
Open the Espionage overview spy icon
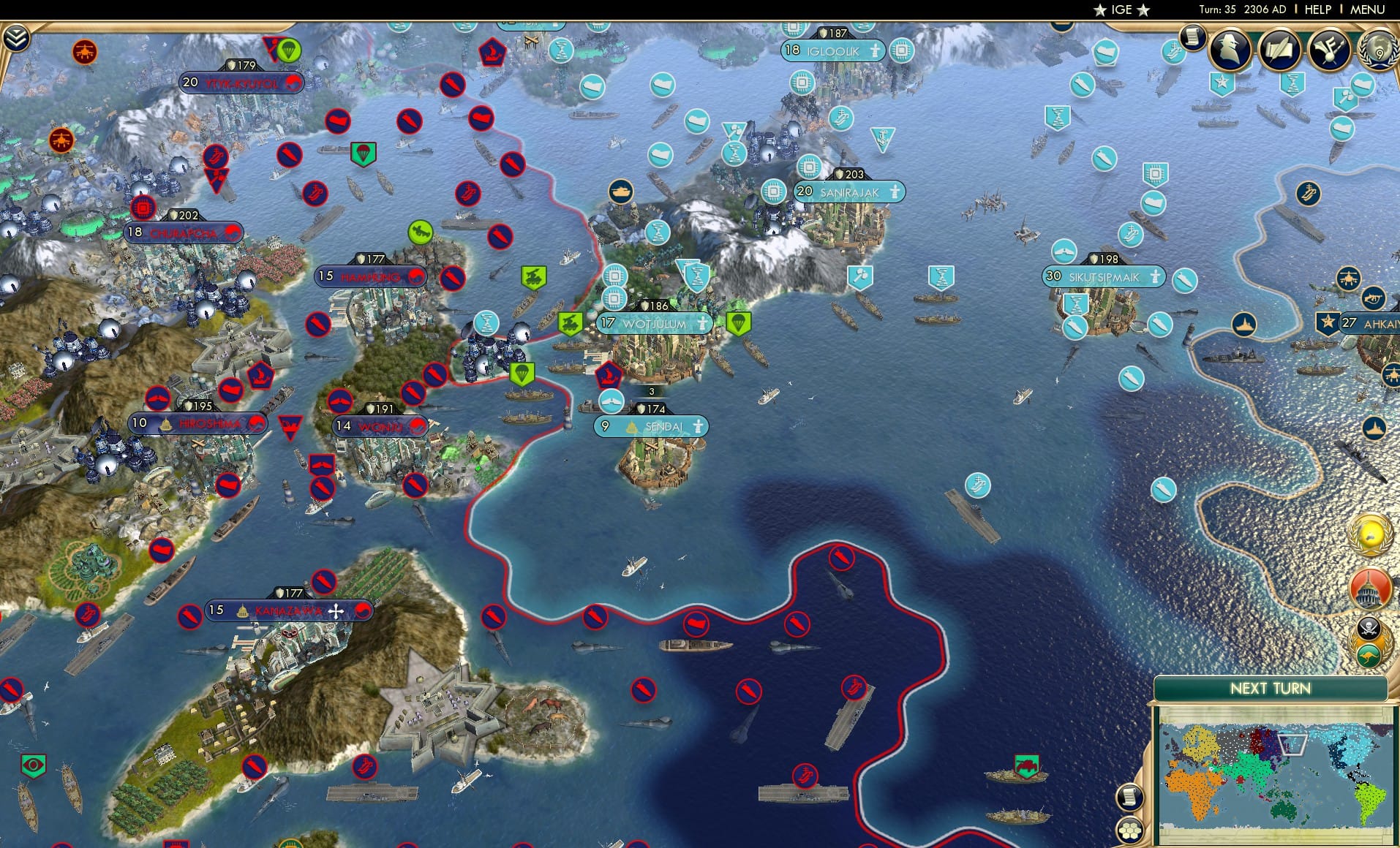pos(1227,51)
